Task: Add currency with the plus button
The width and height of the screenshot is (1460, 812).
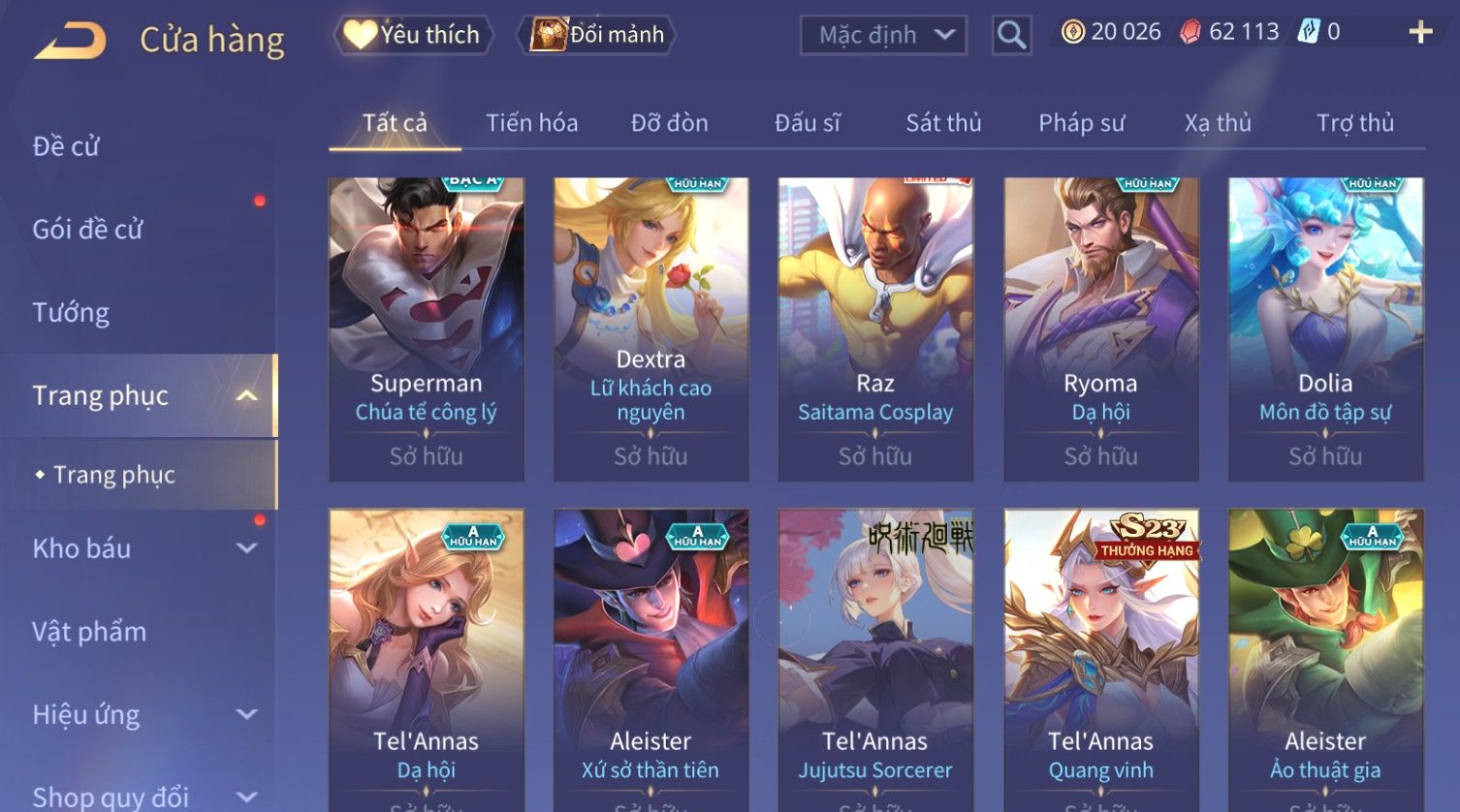Action: (x=1420, y=33)
